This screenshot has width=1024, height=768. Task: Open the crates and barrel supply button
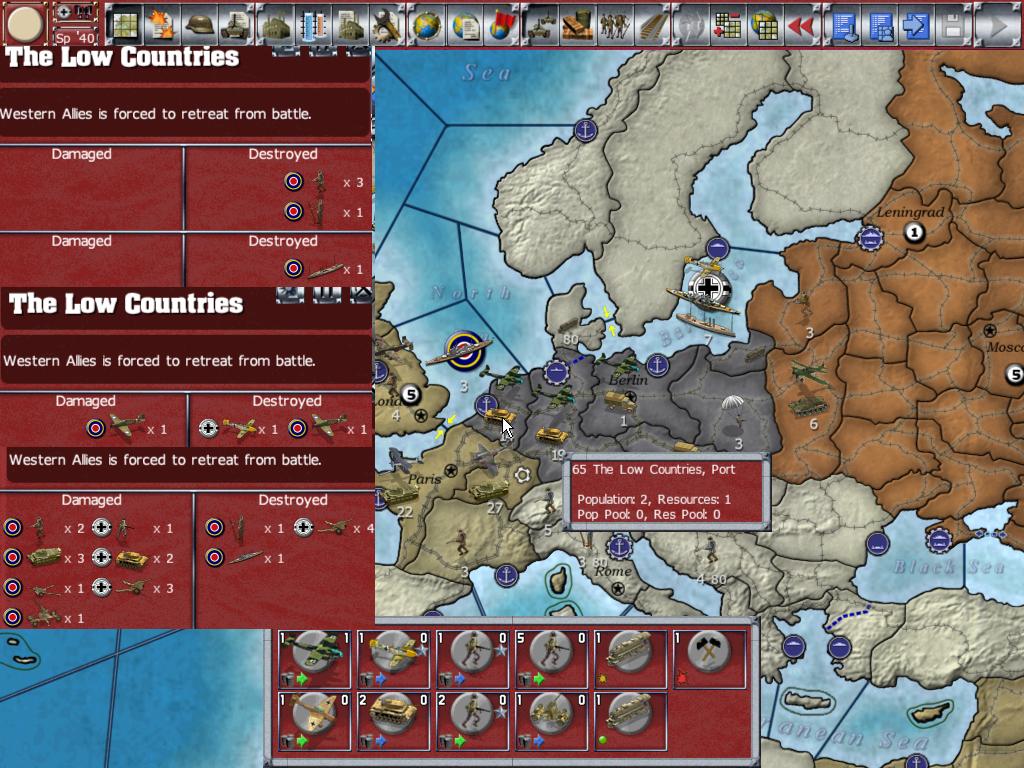577,25
